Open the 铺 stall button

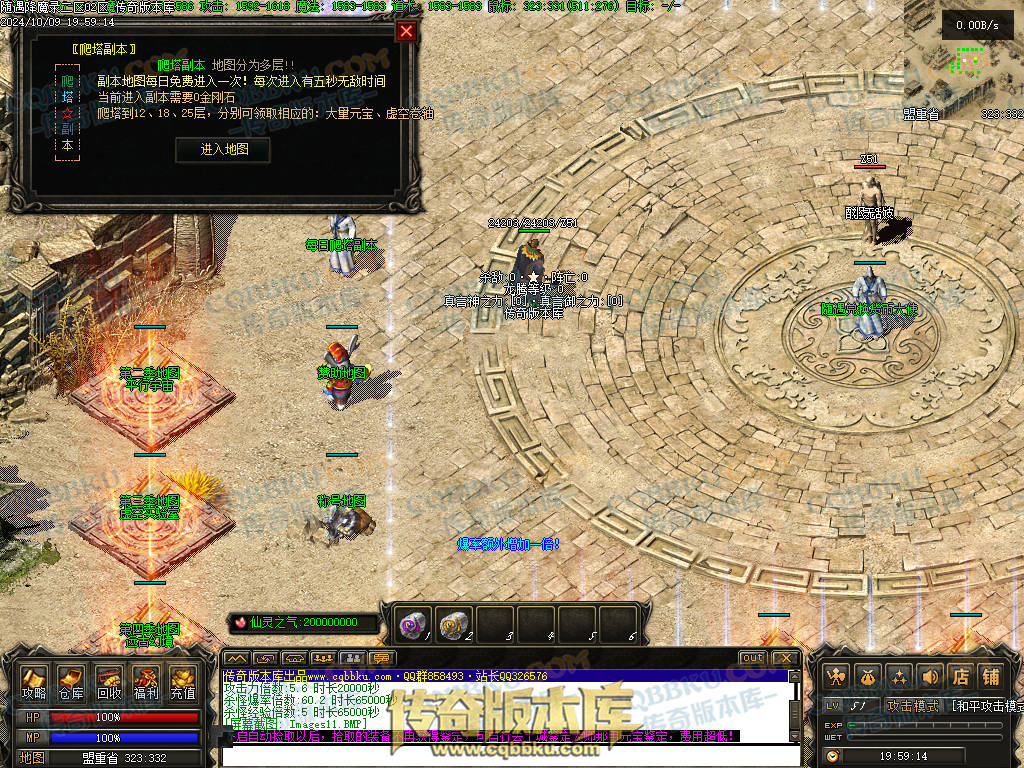point(990,676)
